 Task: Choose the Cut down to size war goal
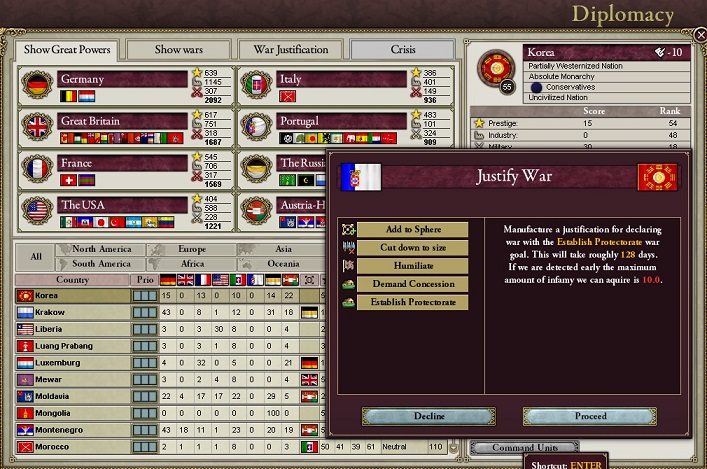coord(412,248)
